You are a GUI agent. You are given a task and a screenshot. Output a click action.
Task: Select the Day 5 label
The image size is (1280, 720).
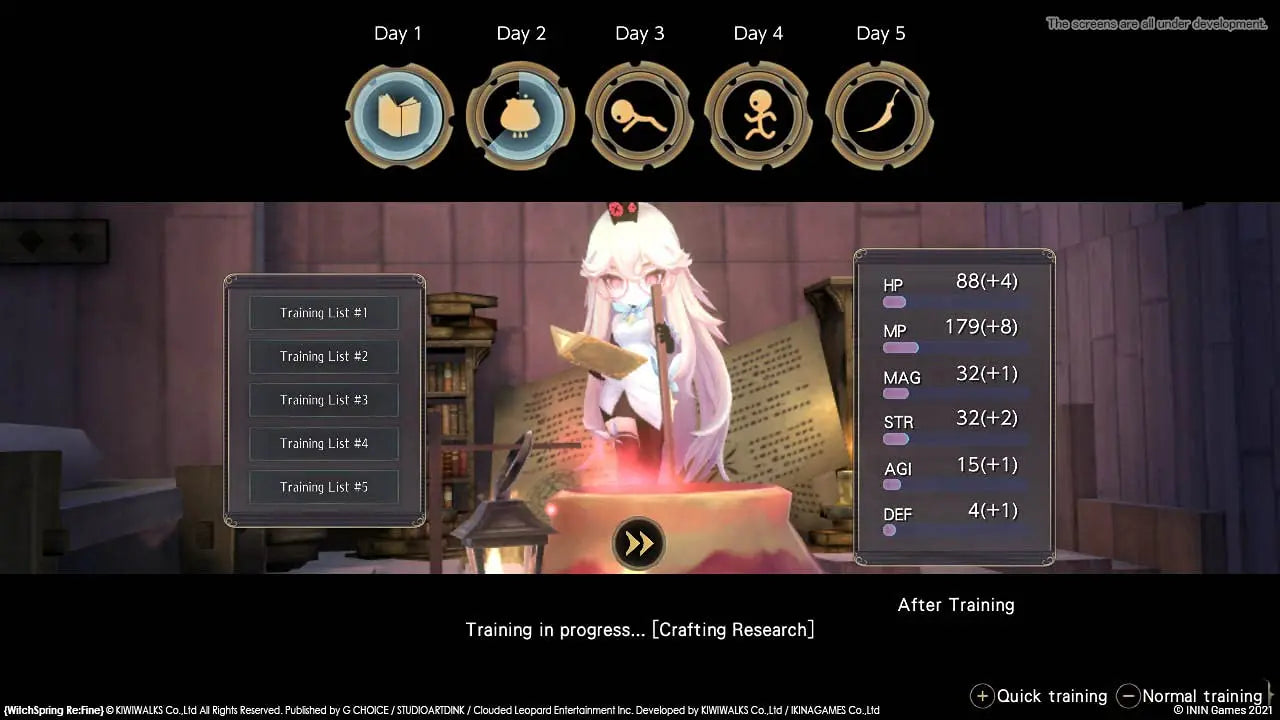[x=880, y=33]
